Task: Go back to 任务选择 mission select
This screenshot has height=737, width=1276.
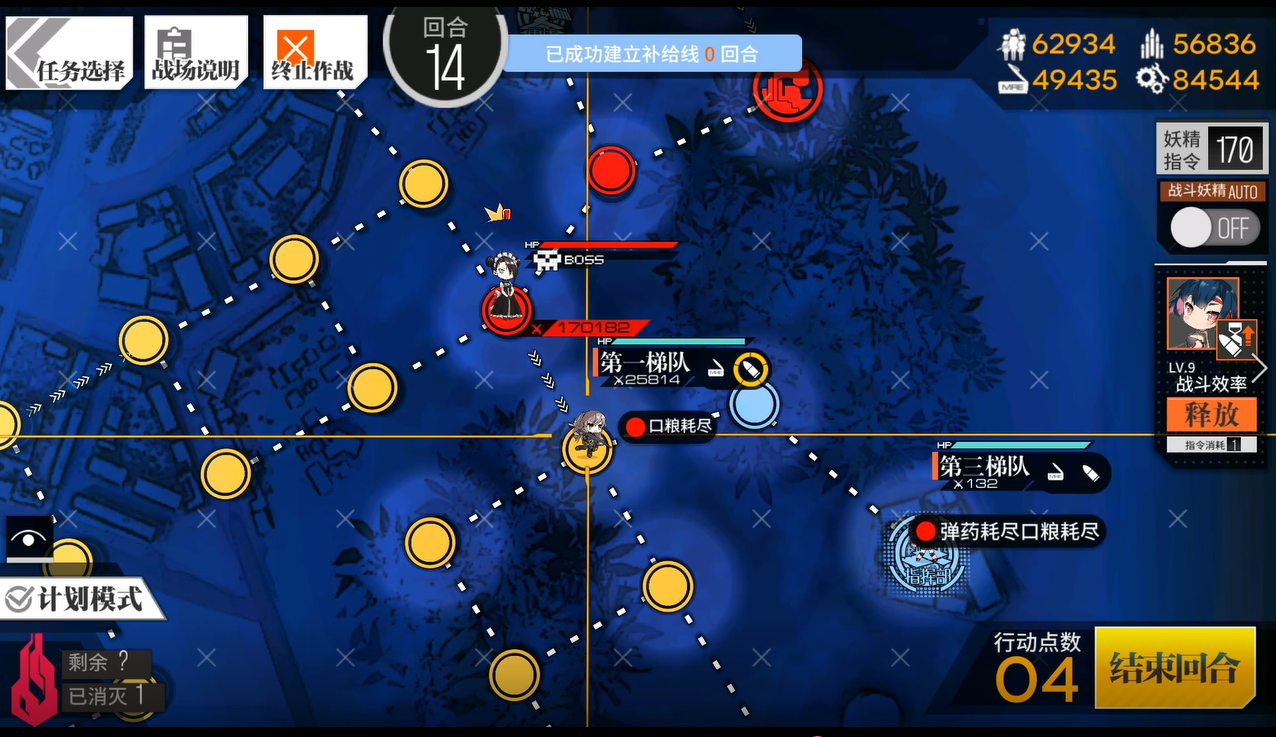Action: tap(69, 54)
